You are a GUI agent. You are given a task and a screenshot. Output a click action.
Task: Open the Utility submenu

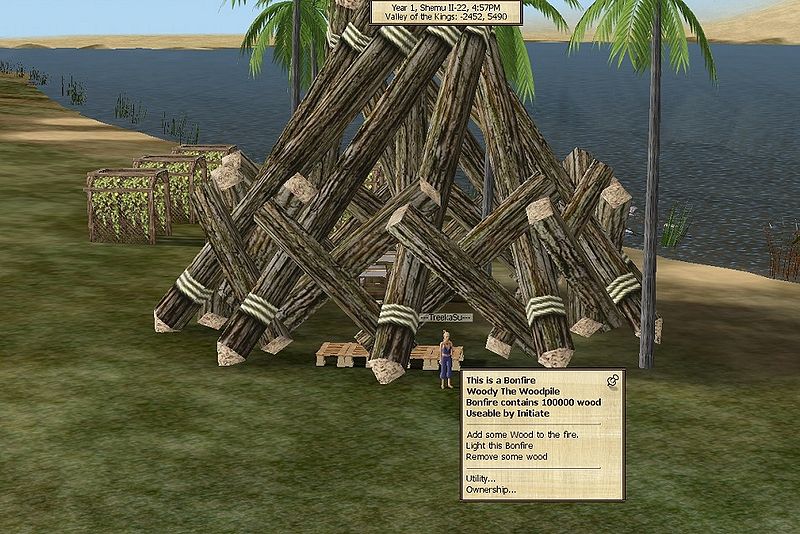coord(481,479)
